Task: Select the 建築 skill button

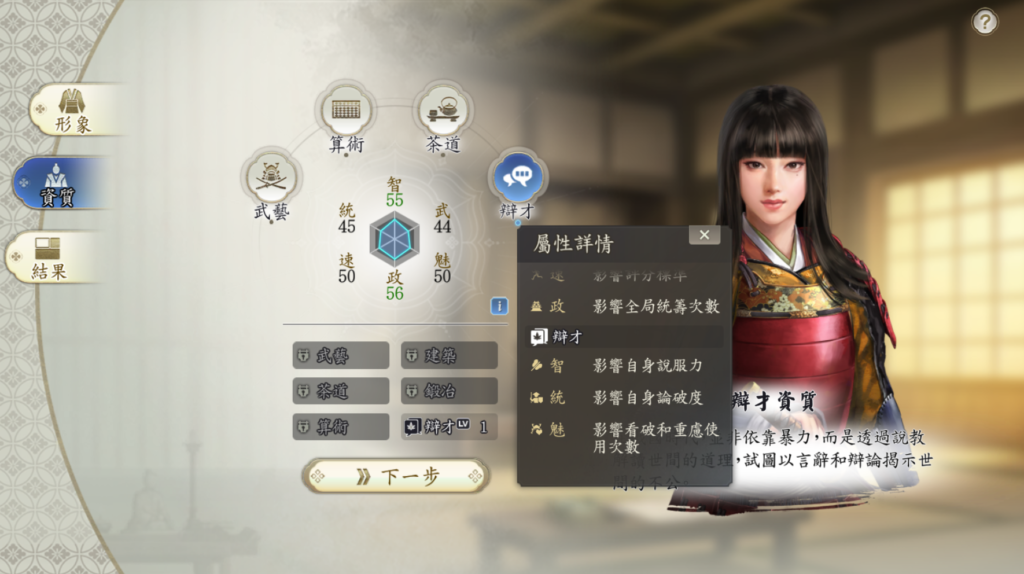Action: [449, 355]
